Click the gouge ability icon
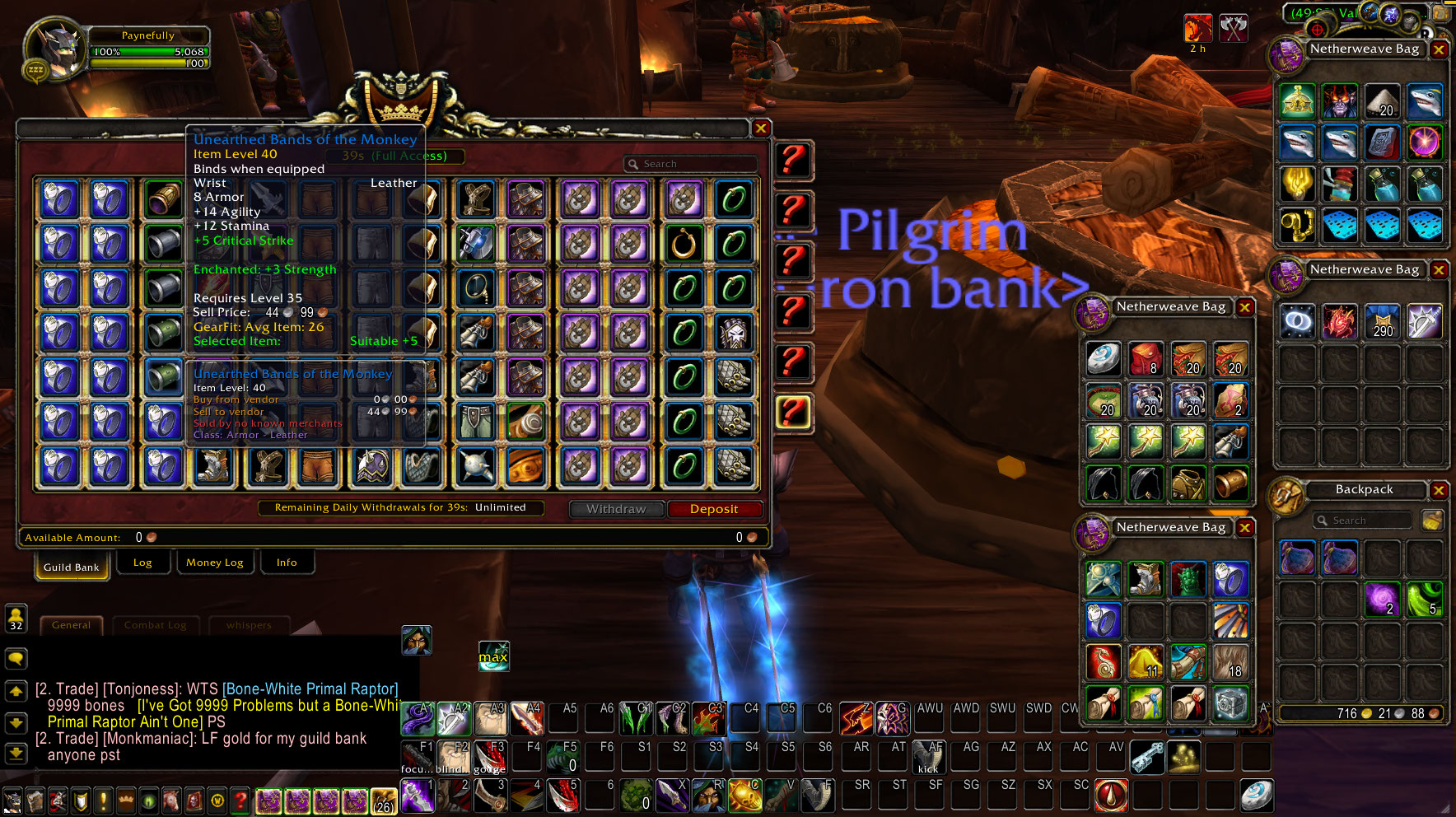 tap(489, 757)
